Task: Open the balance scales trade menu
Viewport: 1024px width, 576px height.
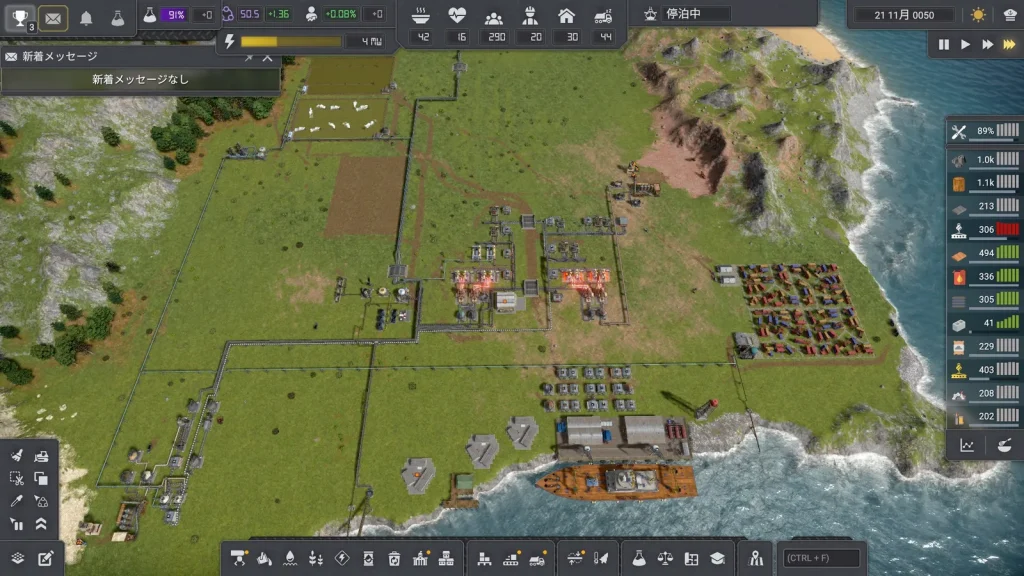Action: coord(665,558)
